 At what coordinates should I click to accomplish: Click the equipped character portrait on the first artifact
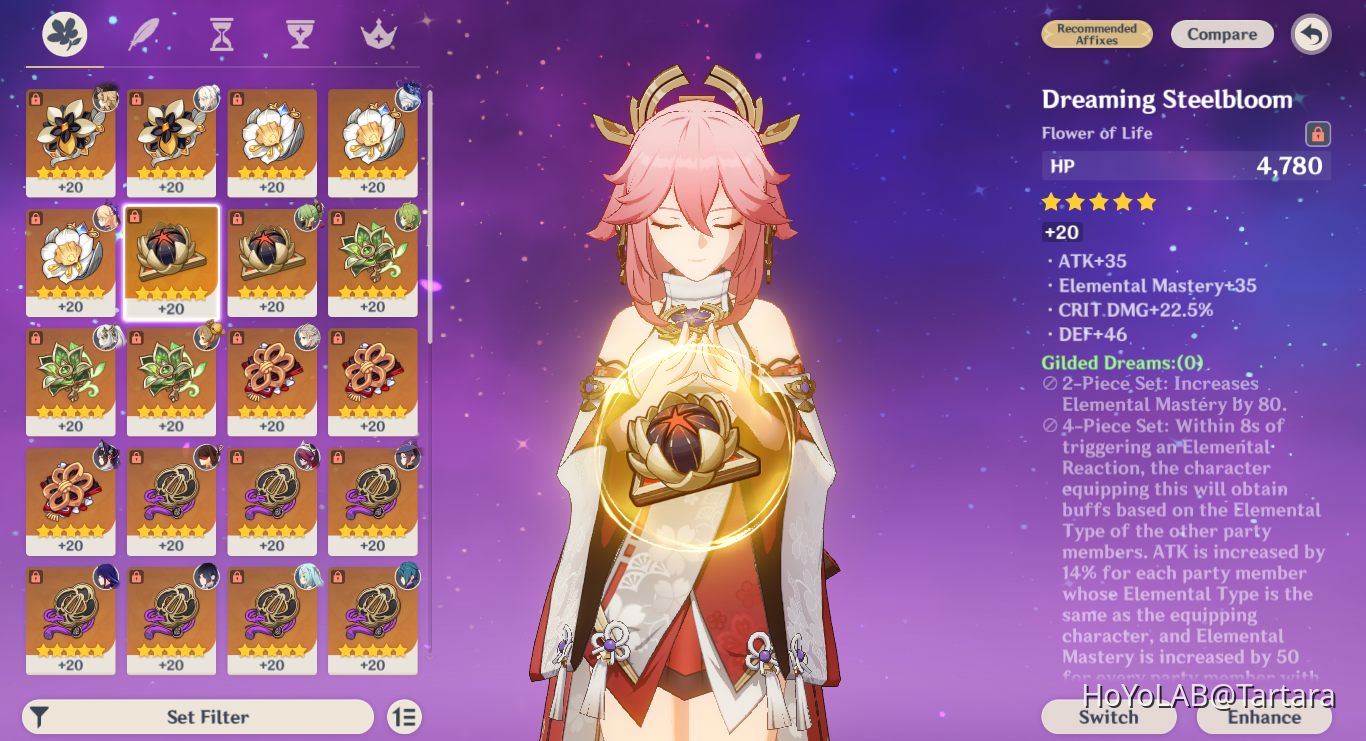[x=104, y=98]
